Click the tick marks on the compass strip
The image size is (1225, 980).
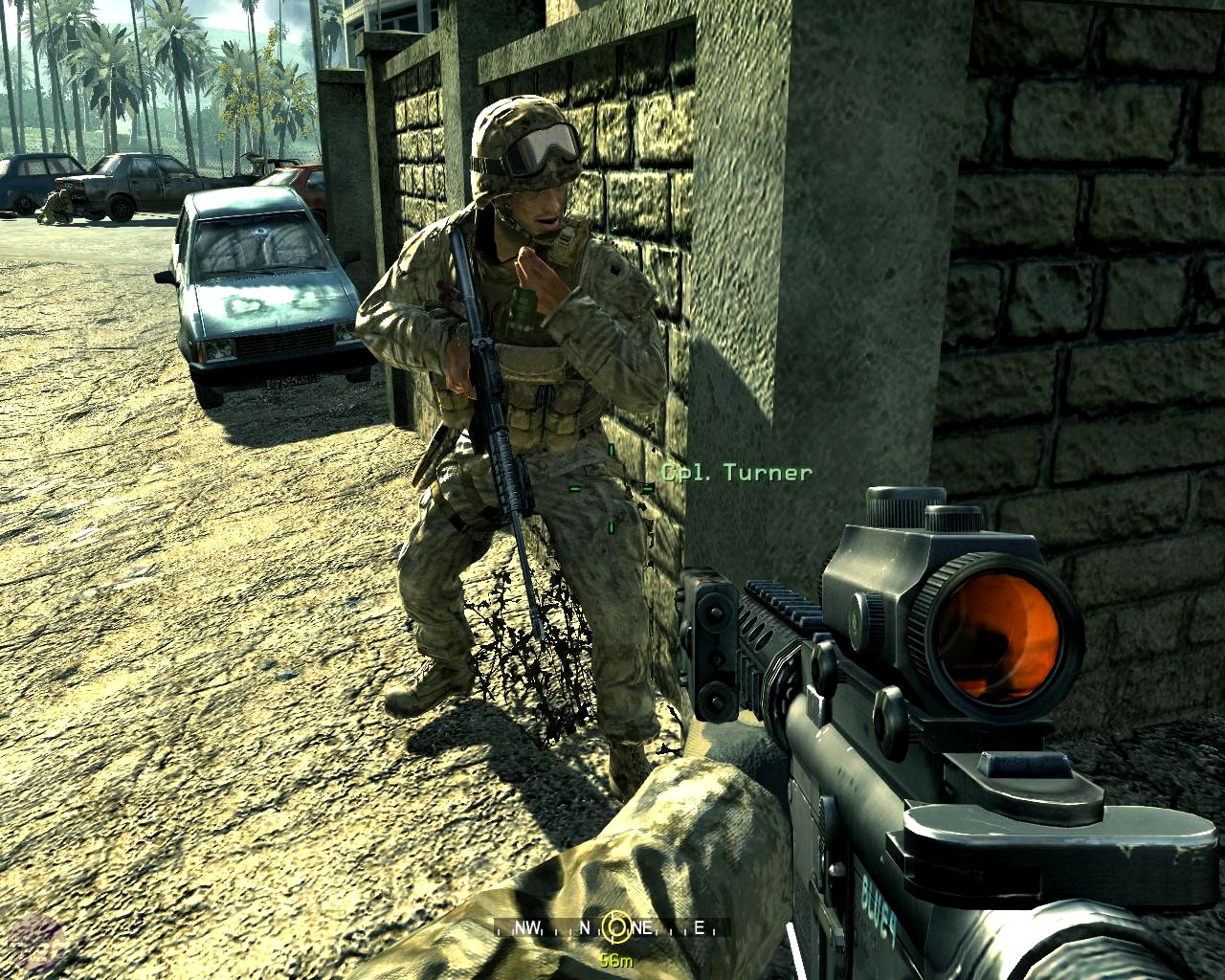(x=555, y=933)
